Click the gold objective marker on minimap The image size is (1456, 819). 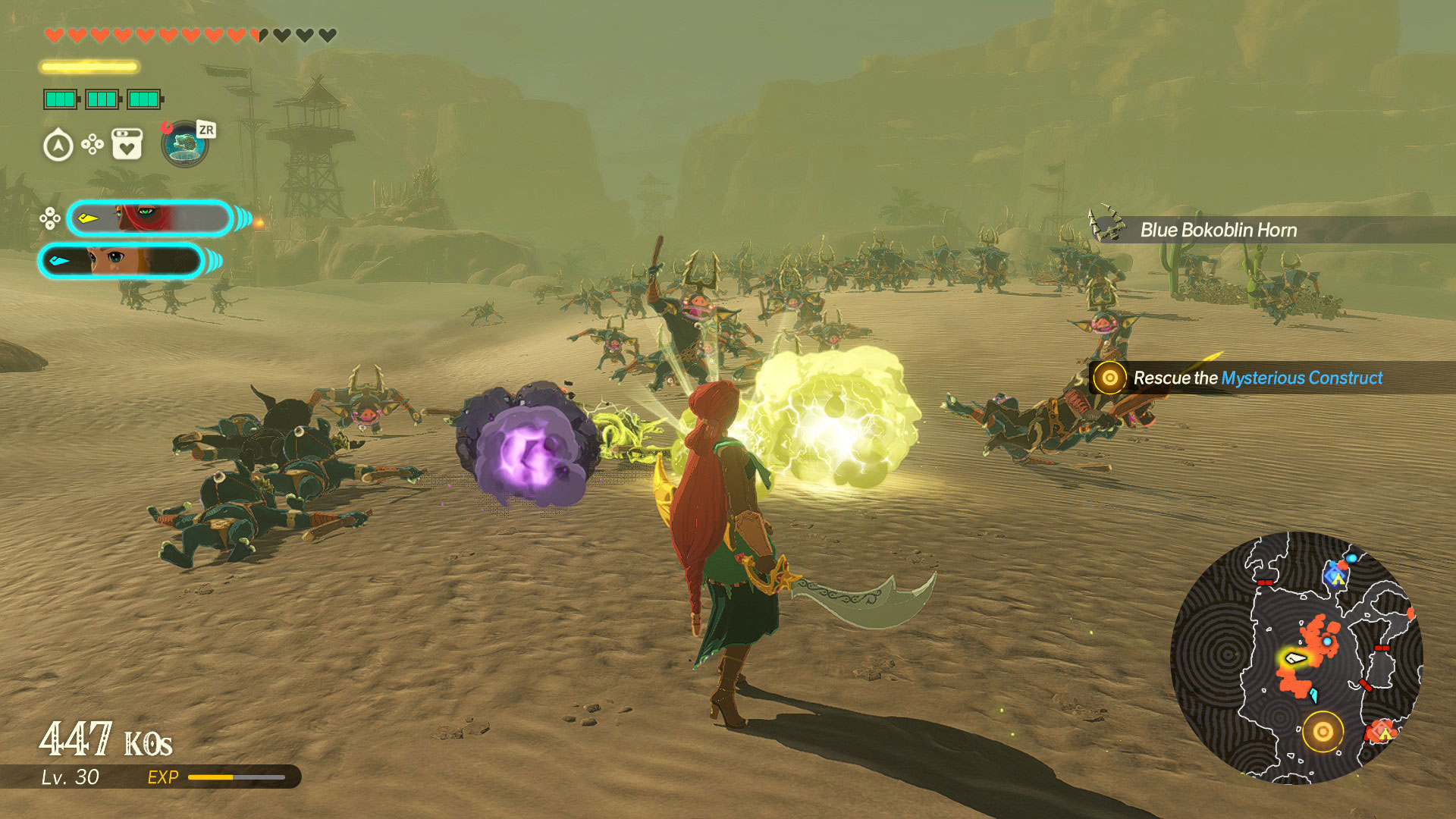point(1323,732)
